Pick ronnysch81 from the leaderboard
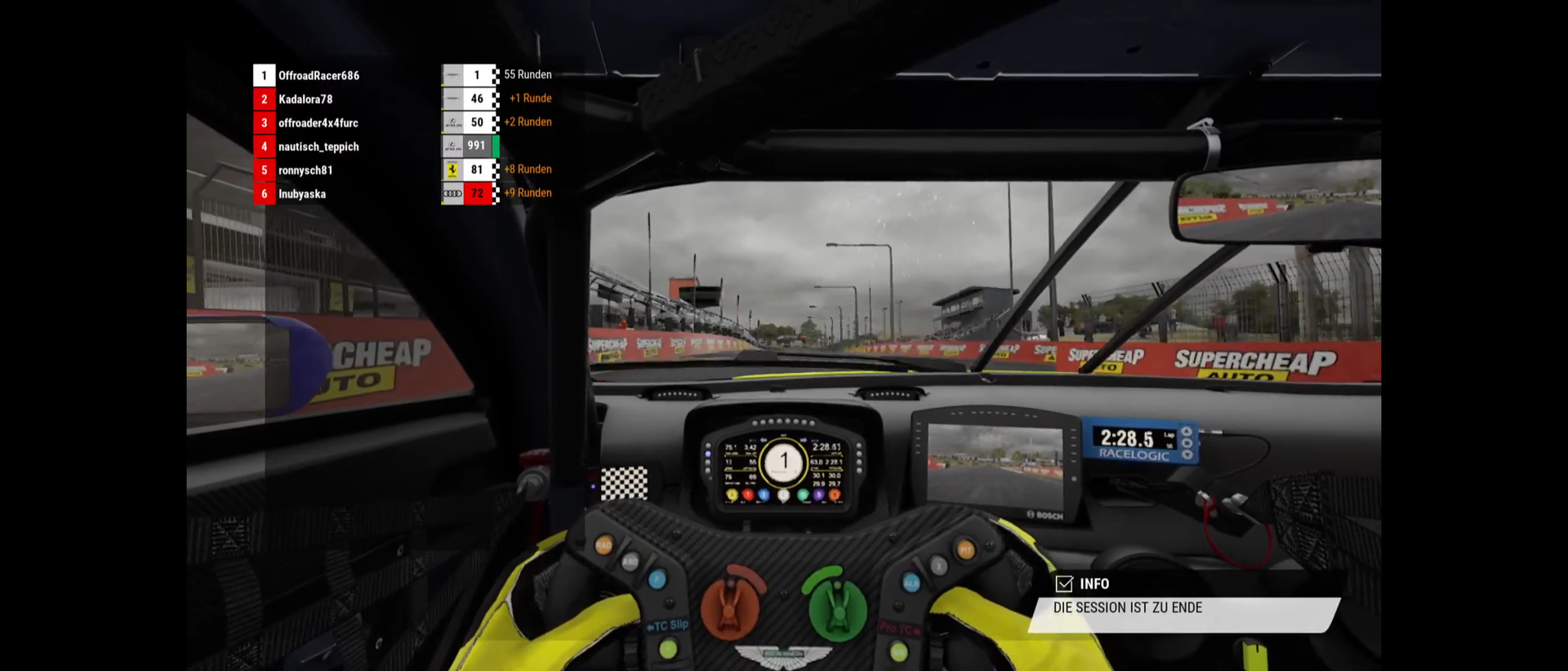 pos(305,171)
